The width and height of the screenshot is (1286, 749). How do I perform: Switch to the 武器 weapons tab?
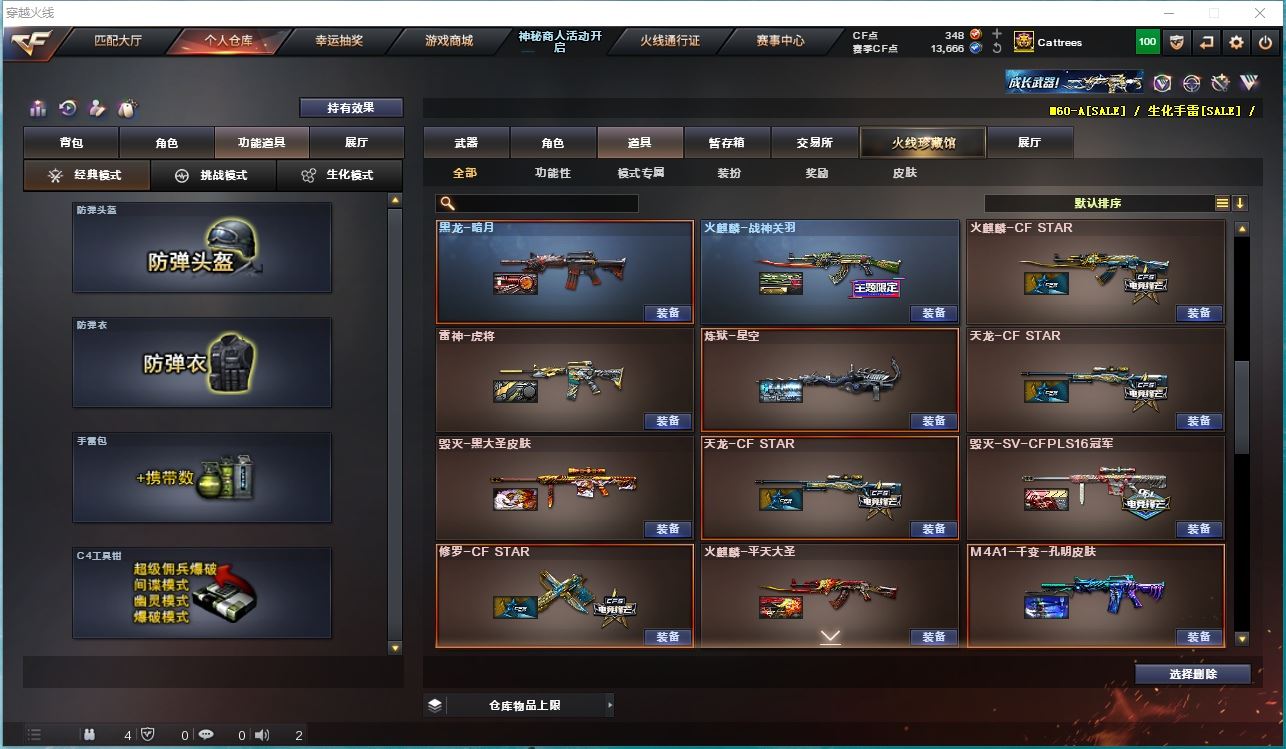point(466,143)
